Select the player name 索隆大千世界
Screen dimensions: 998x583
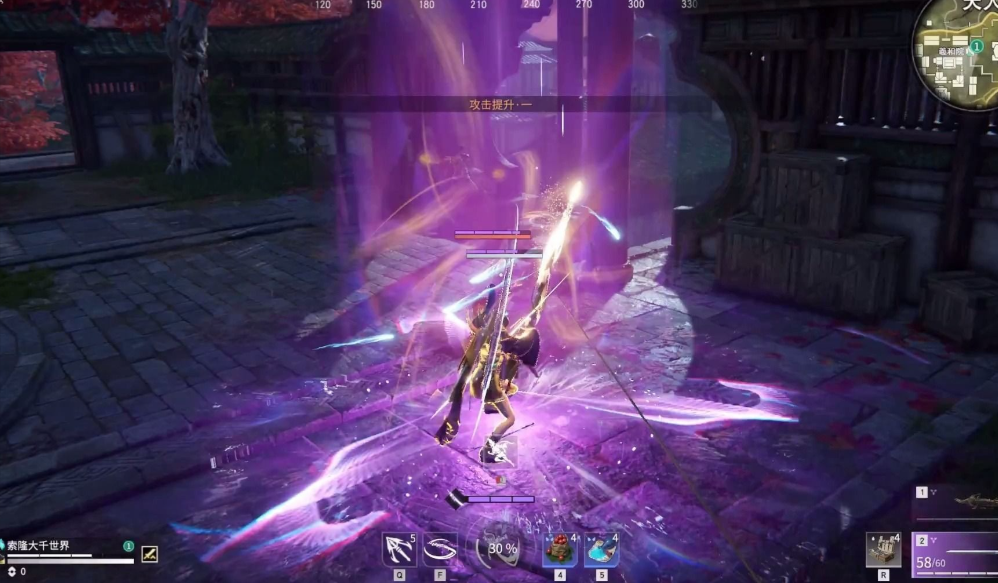tap(39, 546)
